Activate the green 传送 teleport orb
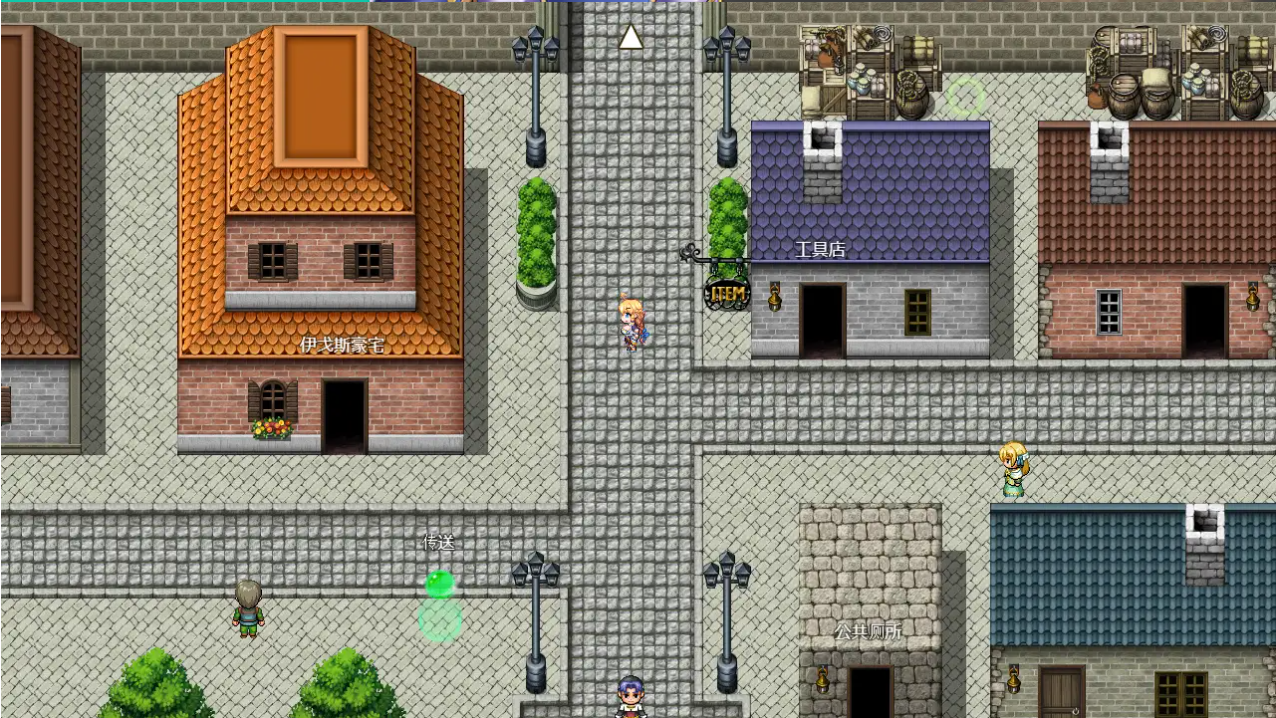 tap(439, 584)
